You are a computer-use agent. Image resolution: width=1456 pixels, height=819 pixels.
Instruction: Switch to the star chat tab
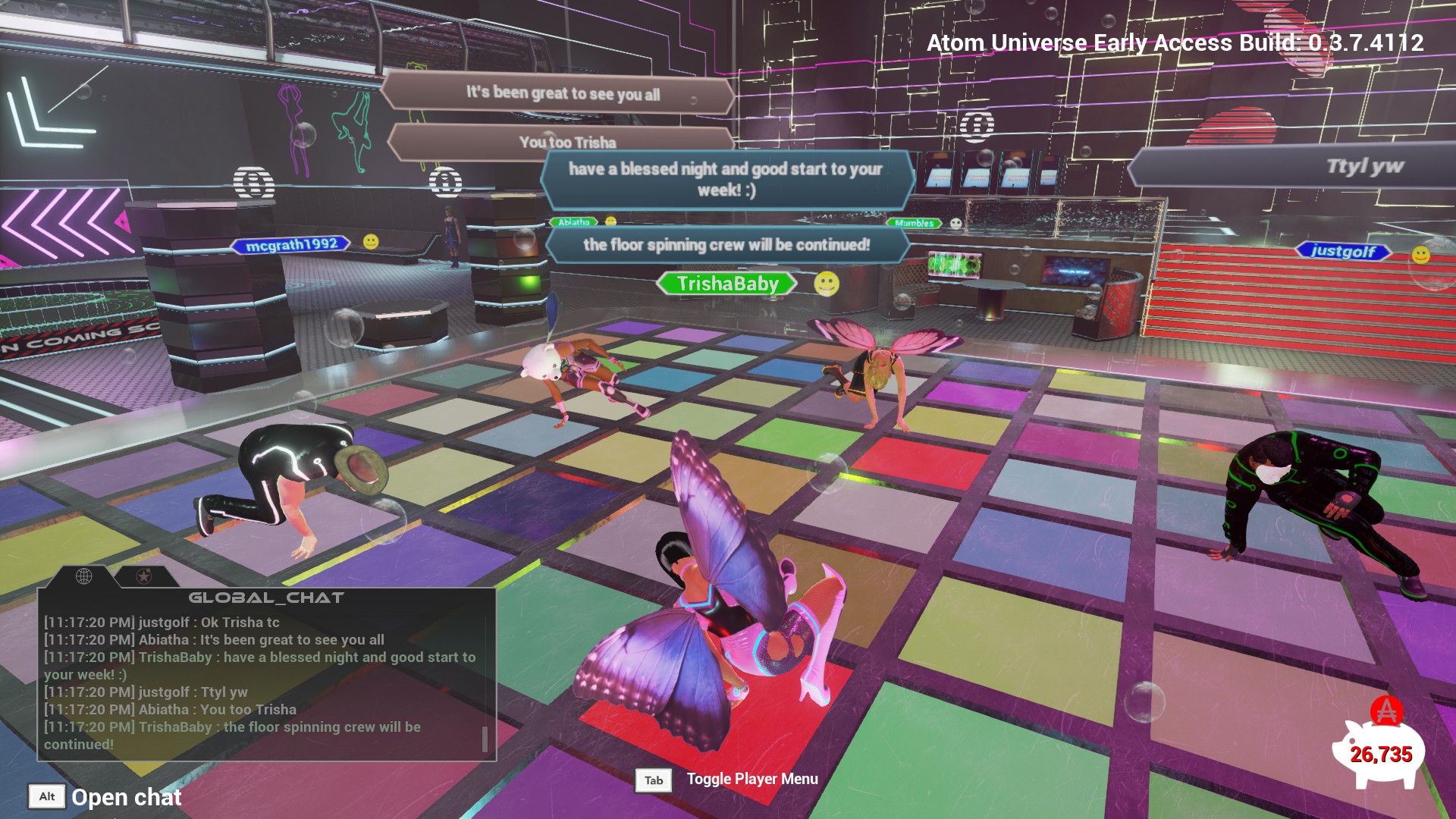[x=143, y=577]
